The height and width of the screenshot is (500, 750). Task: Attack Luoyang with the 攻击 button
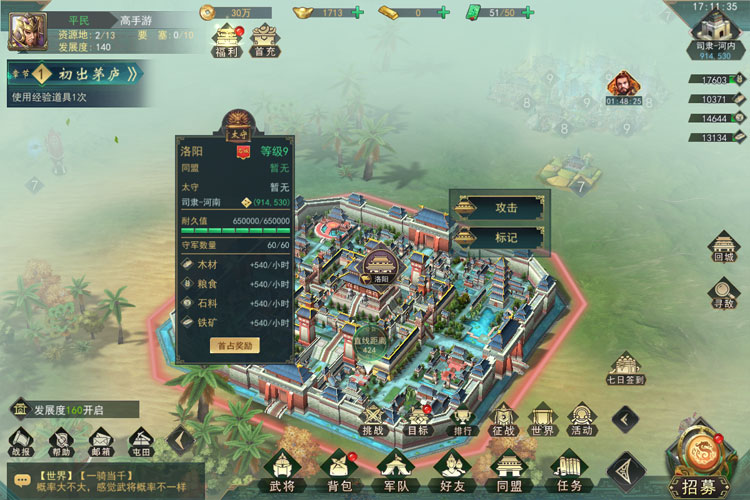click(498, 208)
